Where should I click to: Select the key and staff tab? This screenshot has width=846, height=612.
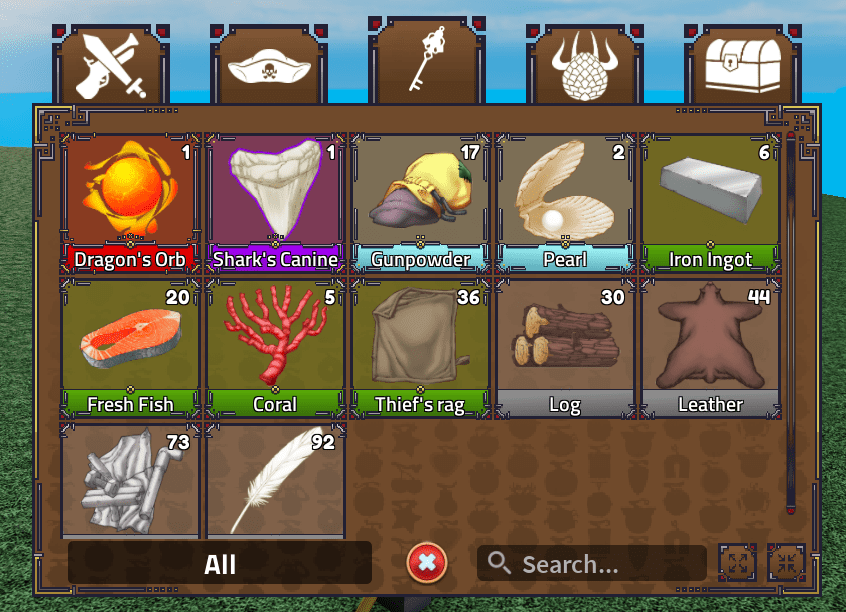tap(427, 58)
